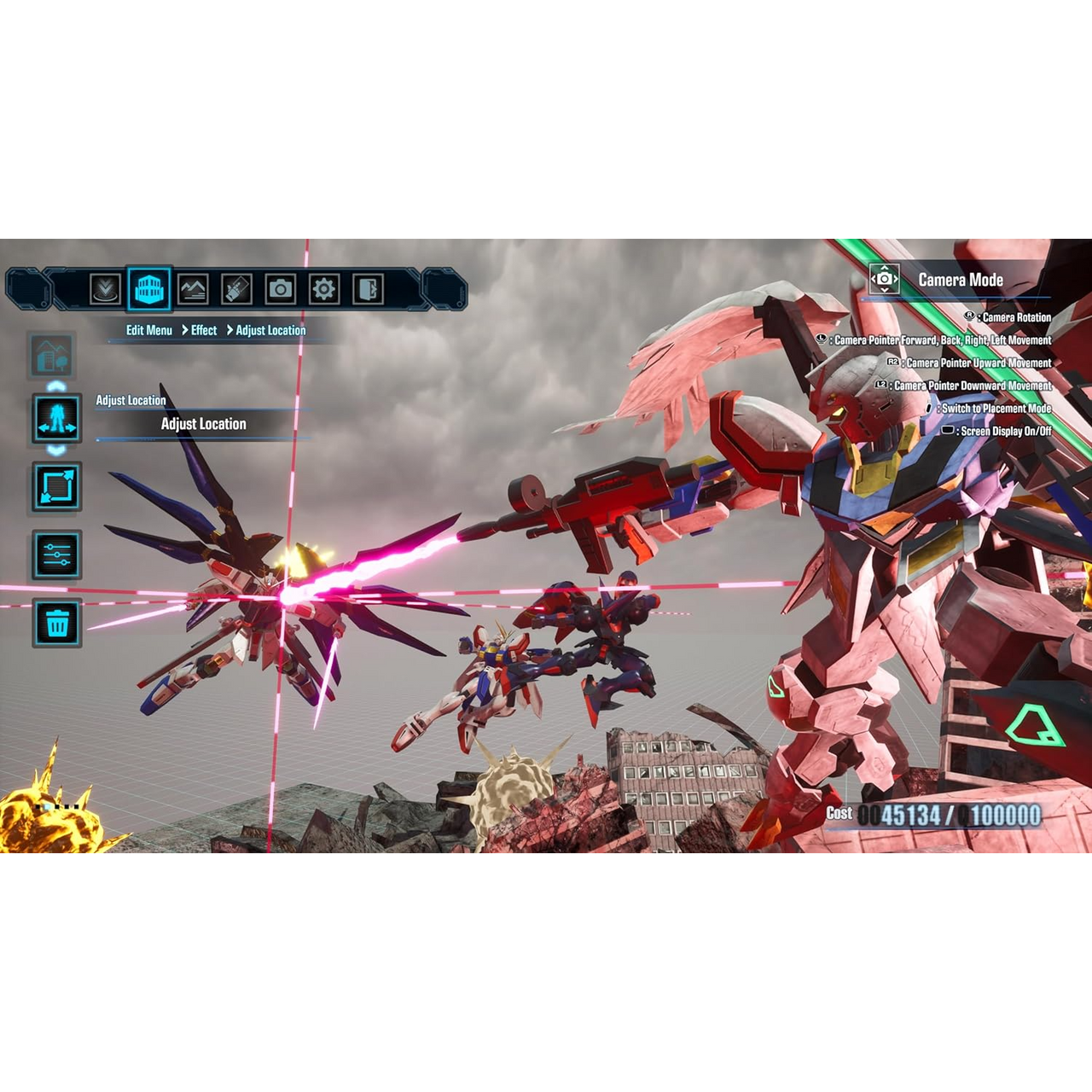Switch to Placement Mode
This screenshot has height=1092, width=1092.
[995, 409]
